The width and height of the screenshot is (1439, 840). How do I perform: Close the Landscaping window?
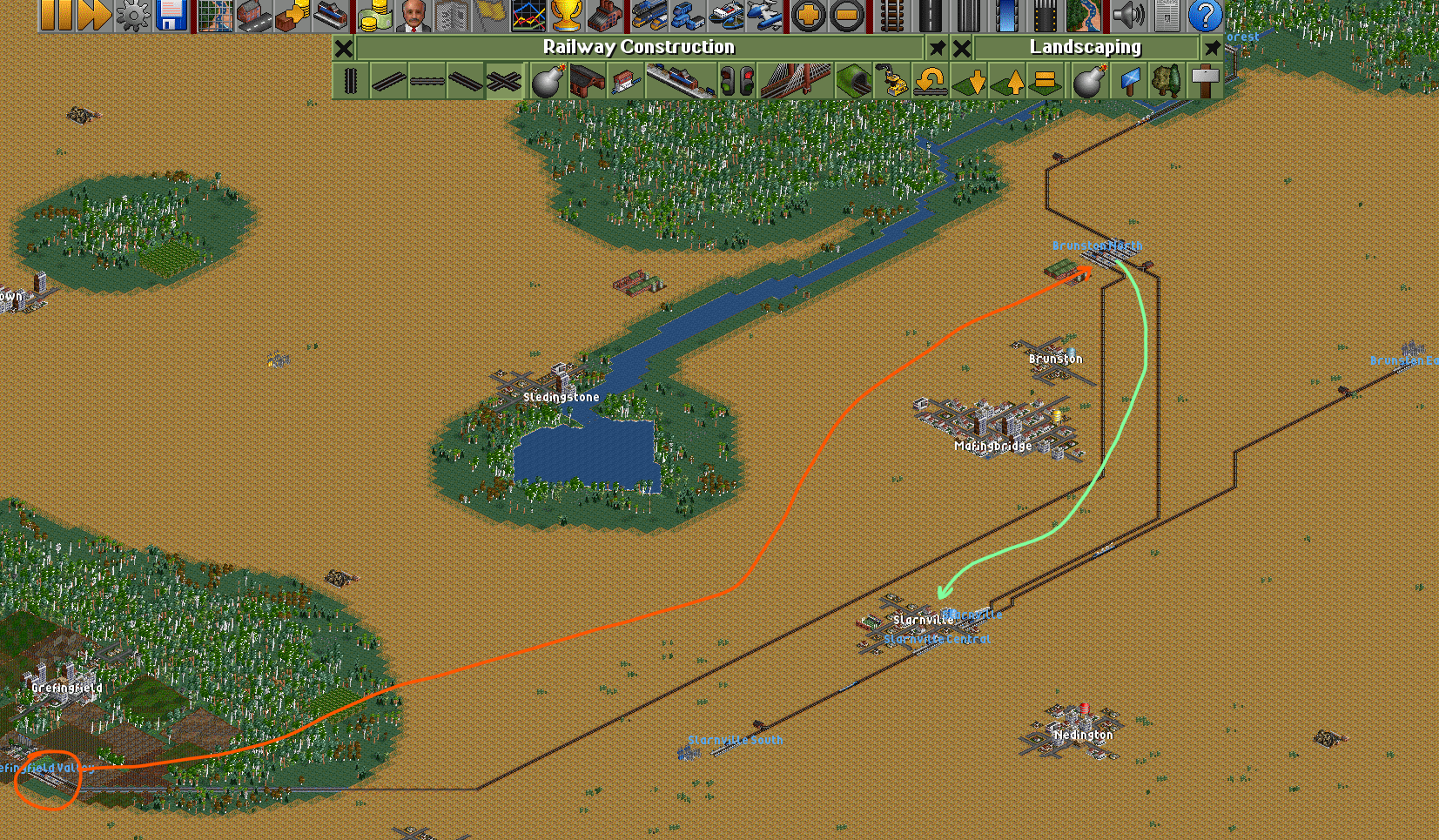(962, 48)
